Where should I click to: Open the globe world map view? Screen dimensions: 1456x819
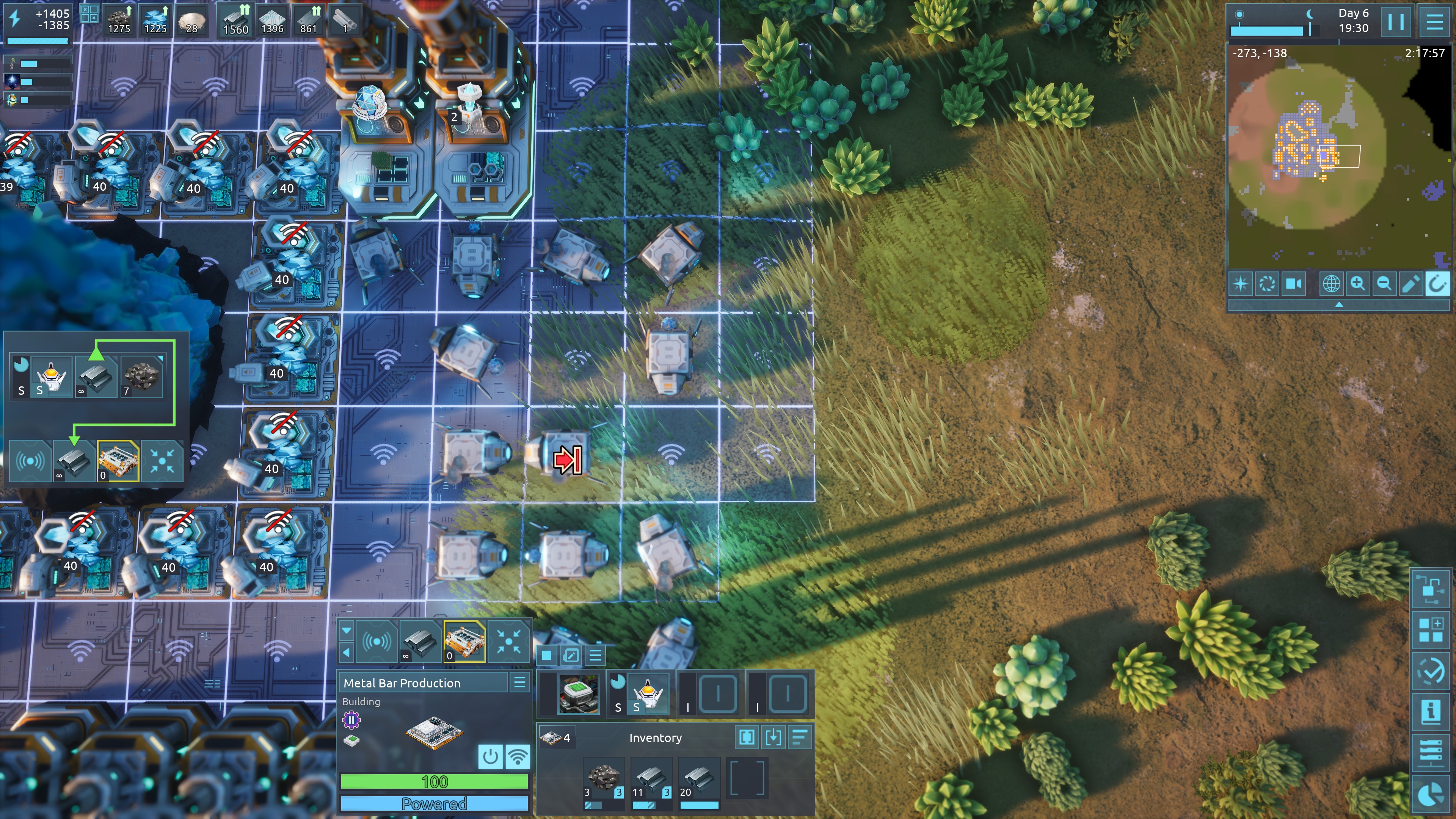[x=1331, y=284]
